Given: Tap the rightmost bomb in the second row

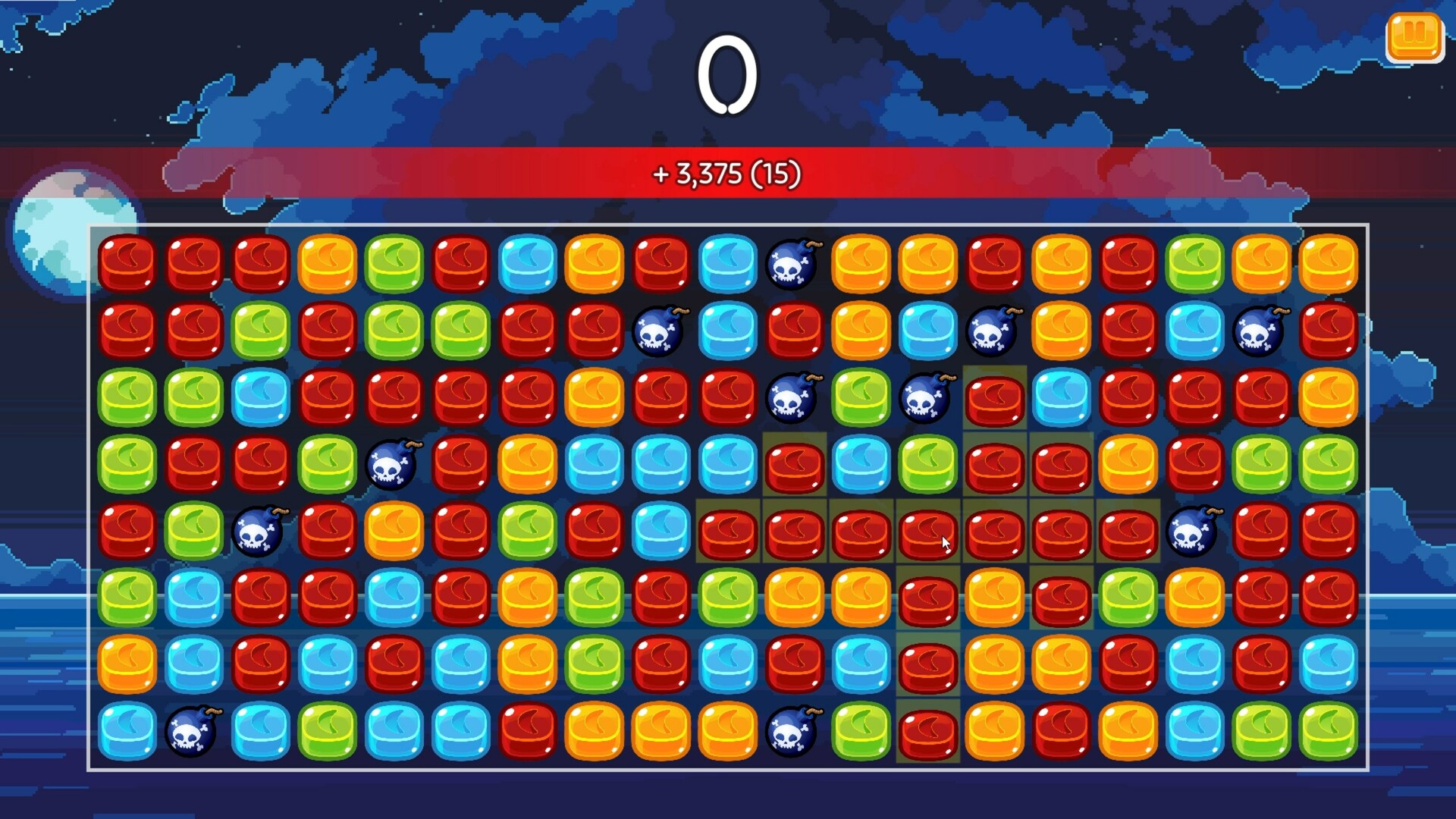Looking at the screenshot, I should pyautogui.click(x=1257, y=331).
